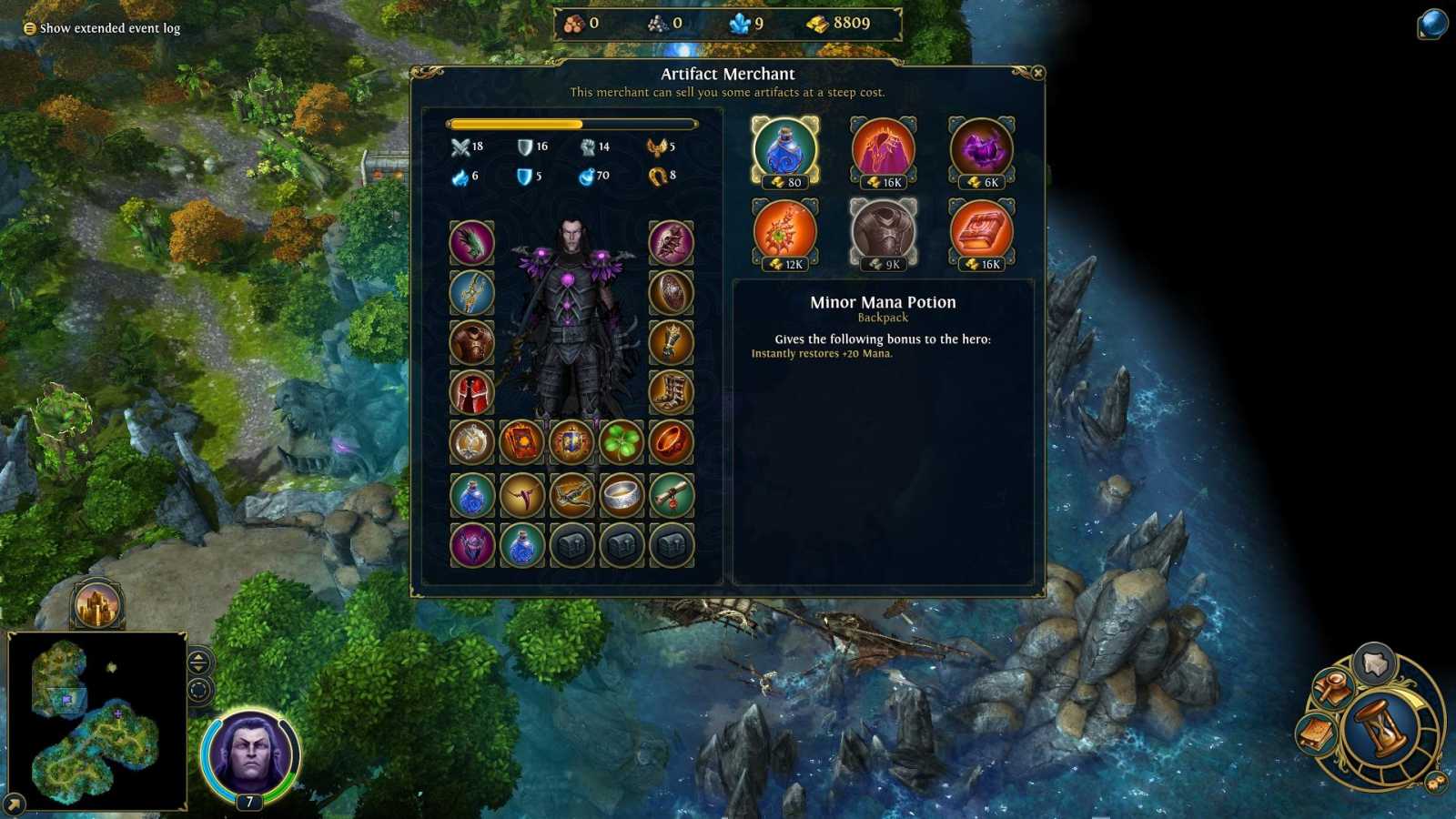Click the equipped boots slot in the inventory
The image size is (1456, 819).
pos(672,392)
